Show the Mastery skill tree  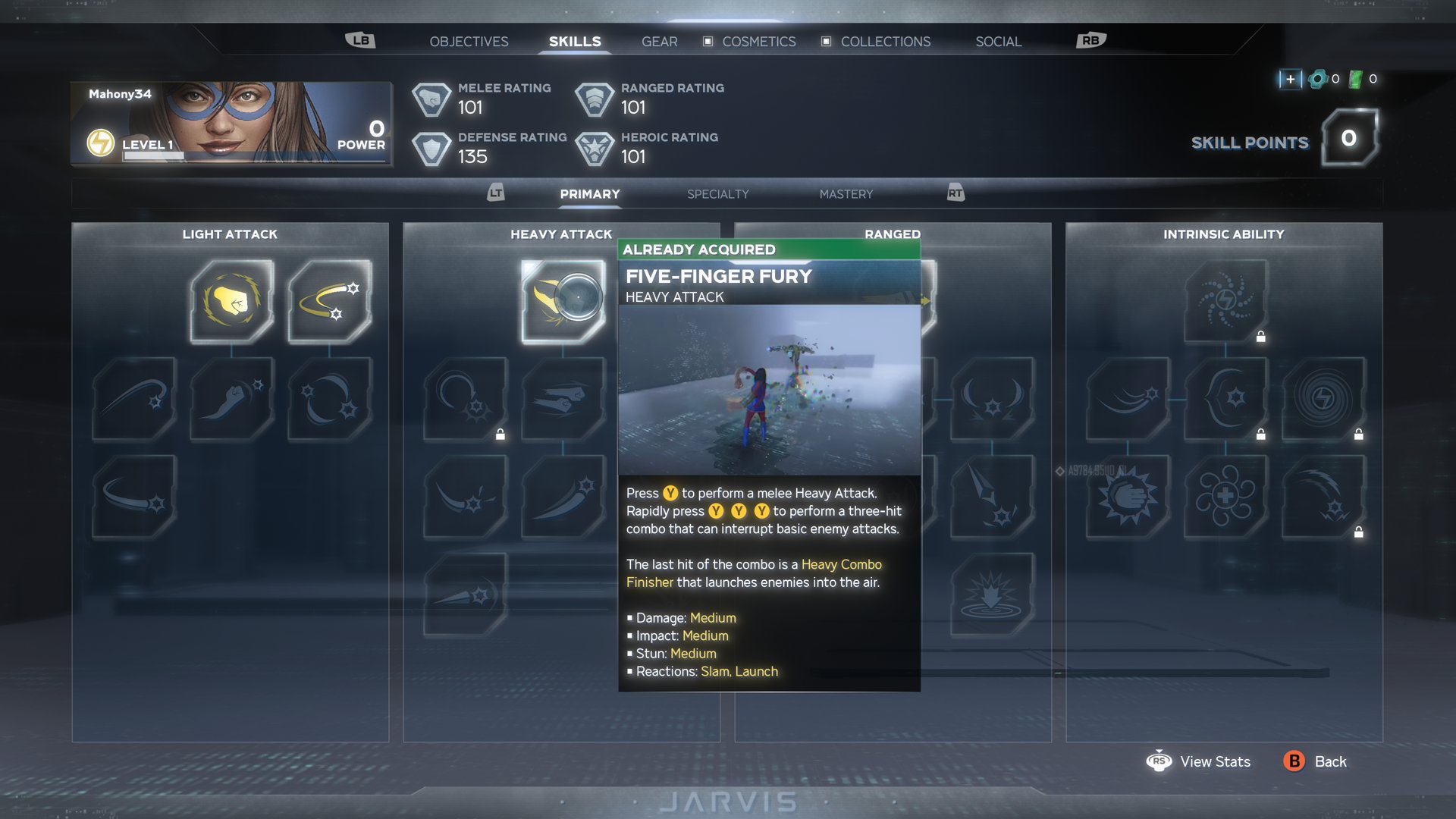click(846, 194)
